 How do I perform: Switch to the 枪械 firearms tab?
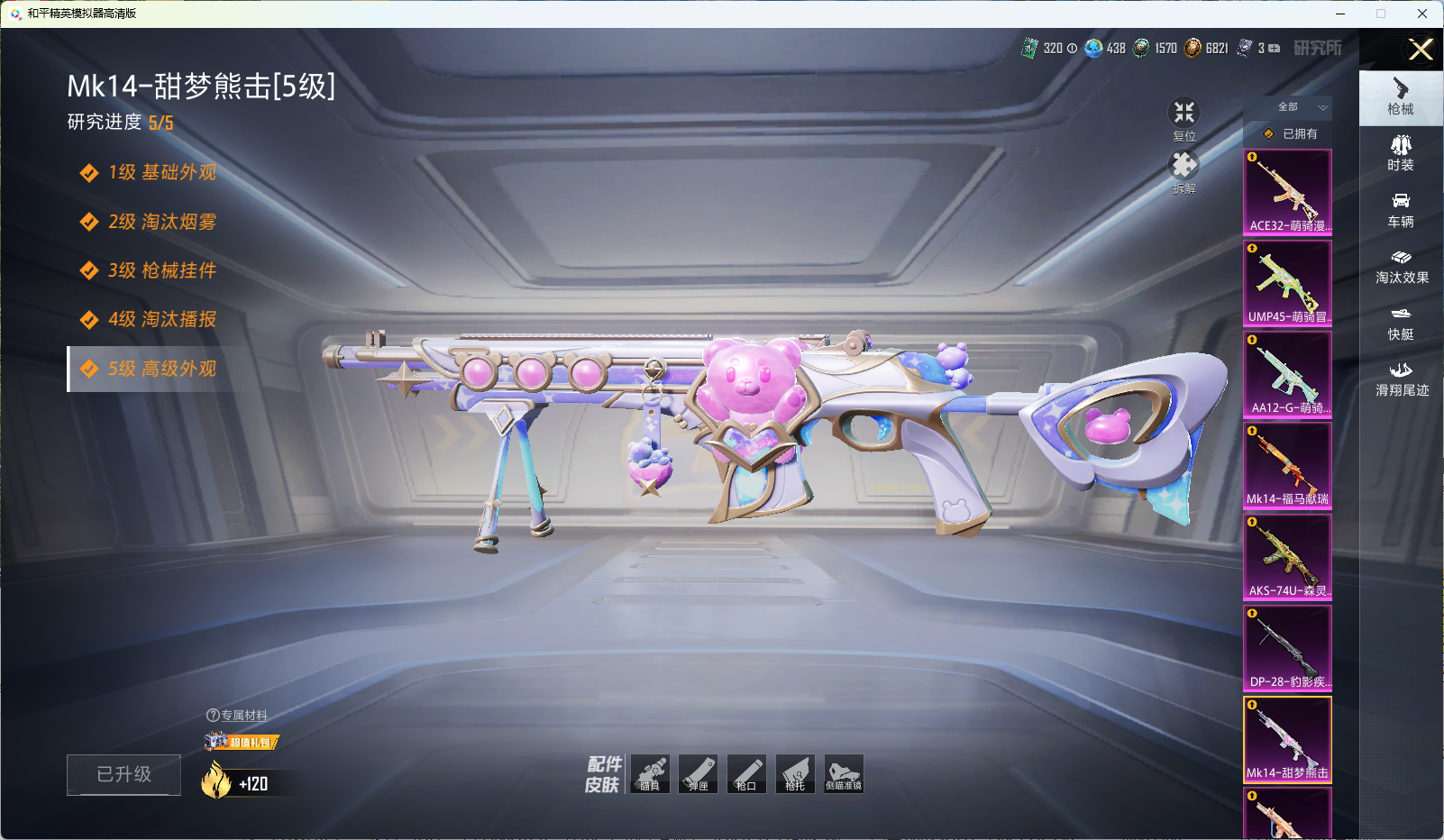click(1401, 96)
